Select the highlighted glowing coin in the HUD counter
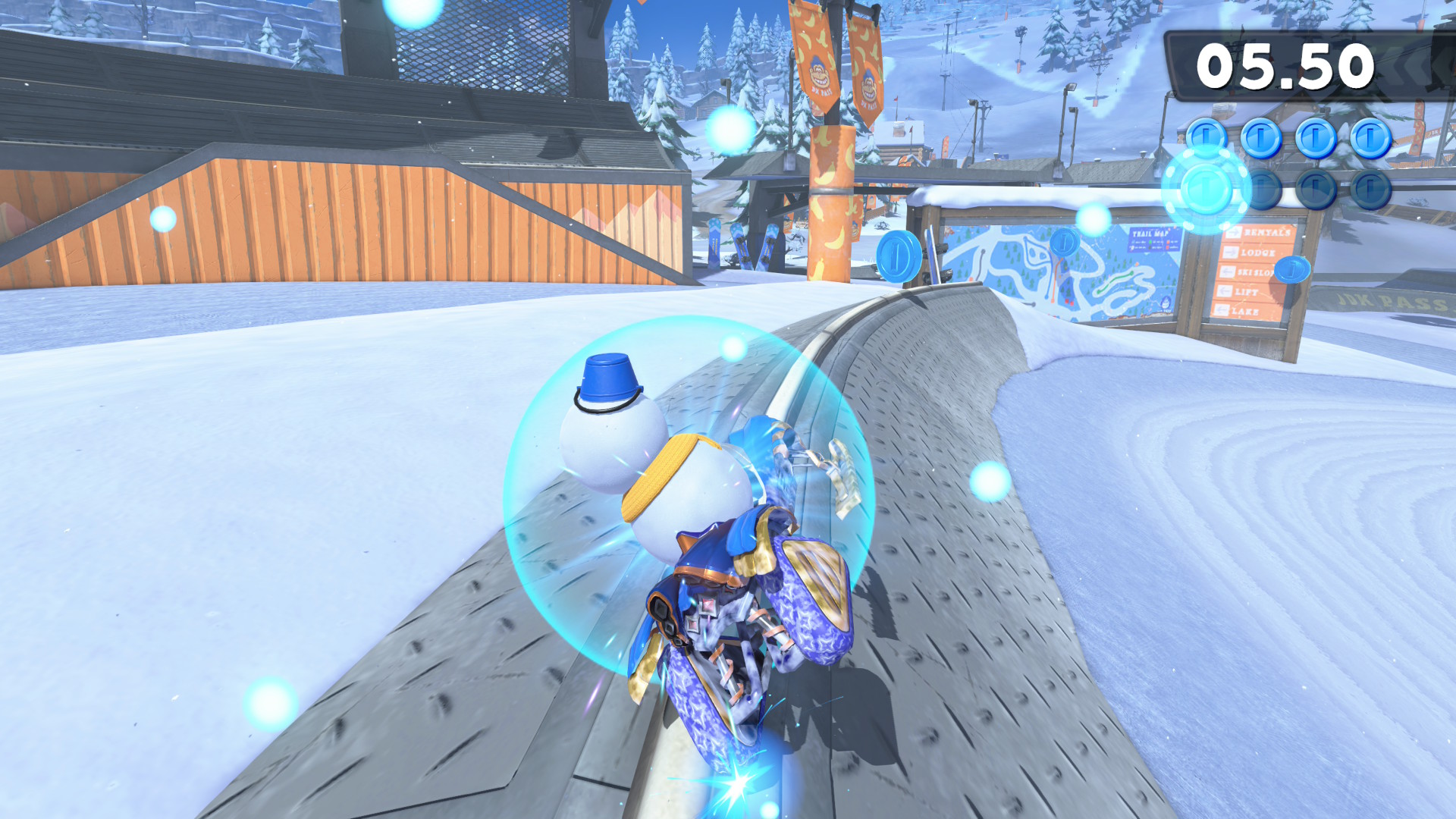Screen dimensions: 1456x819 [1206, 190]
